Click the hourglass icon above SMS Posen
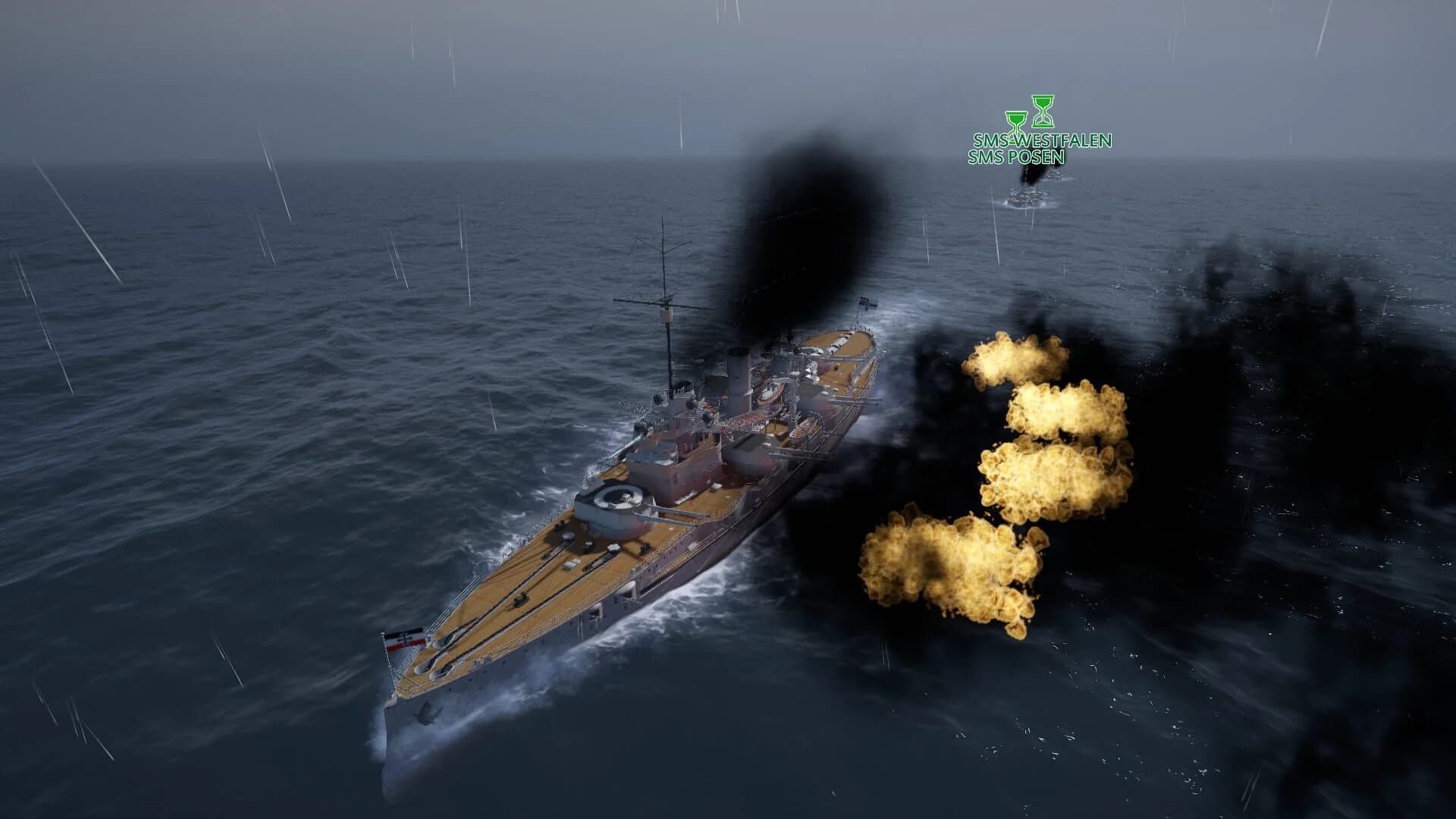 (1015, 120)
